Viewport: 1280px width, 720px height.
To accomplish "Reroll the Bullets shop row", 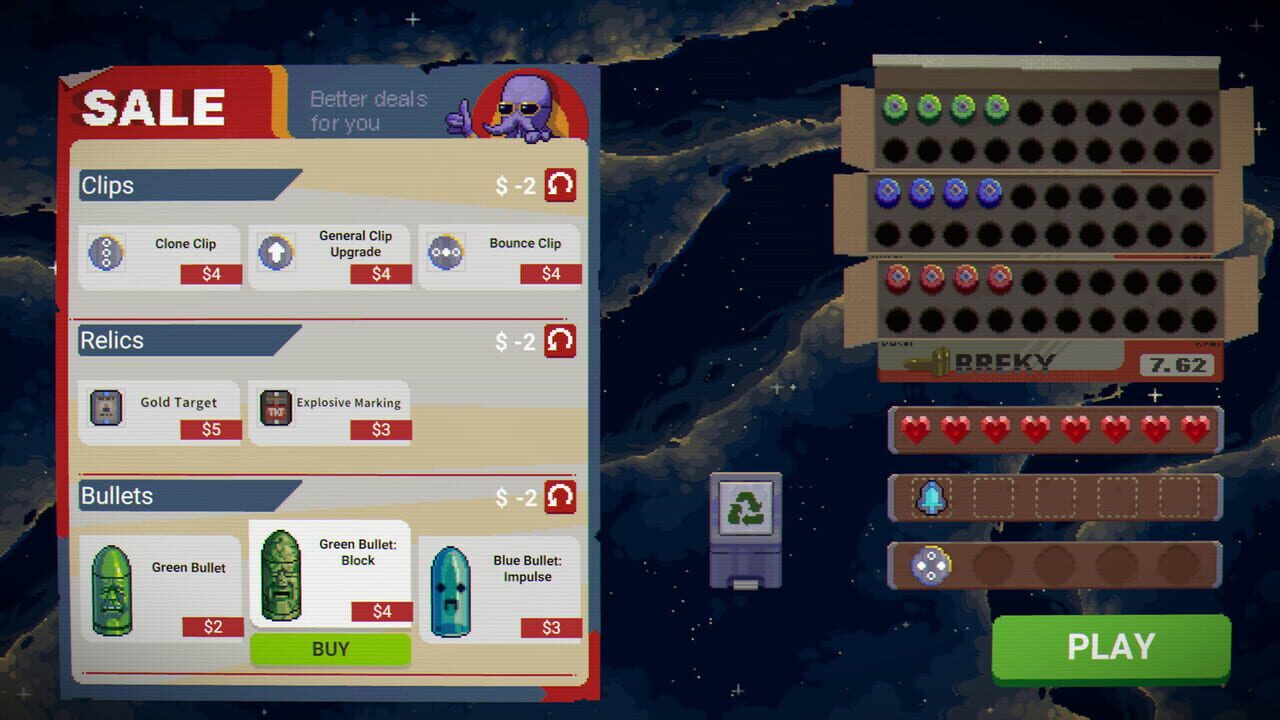I will 560,496.
